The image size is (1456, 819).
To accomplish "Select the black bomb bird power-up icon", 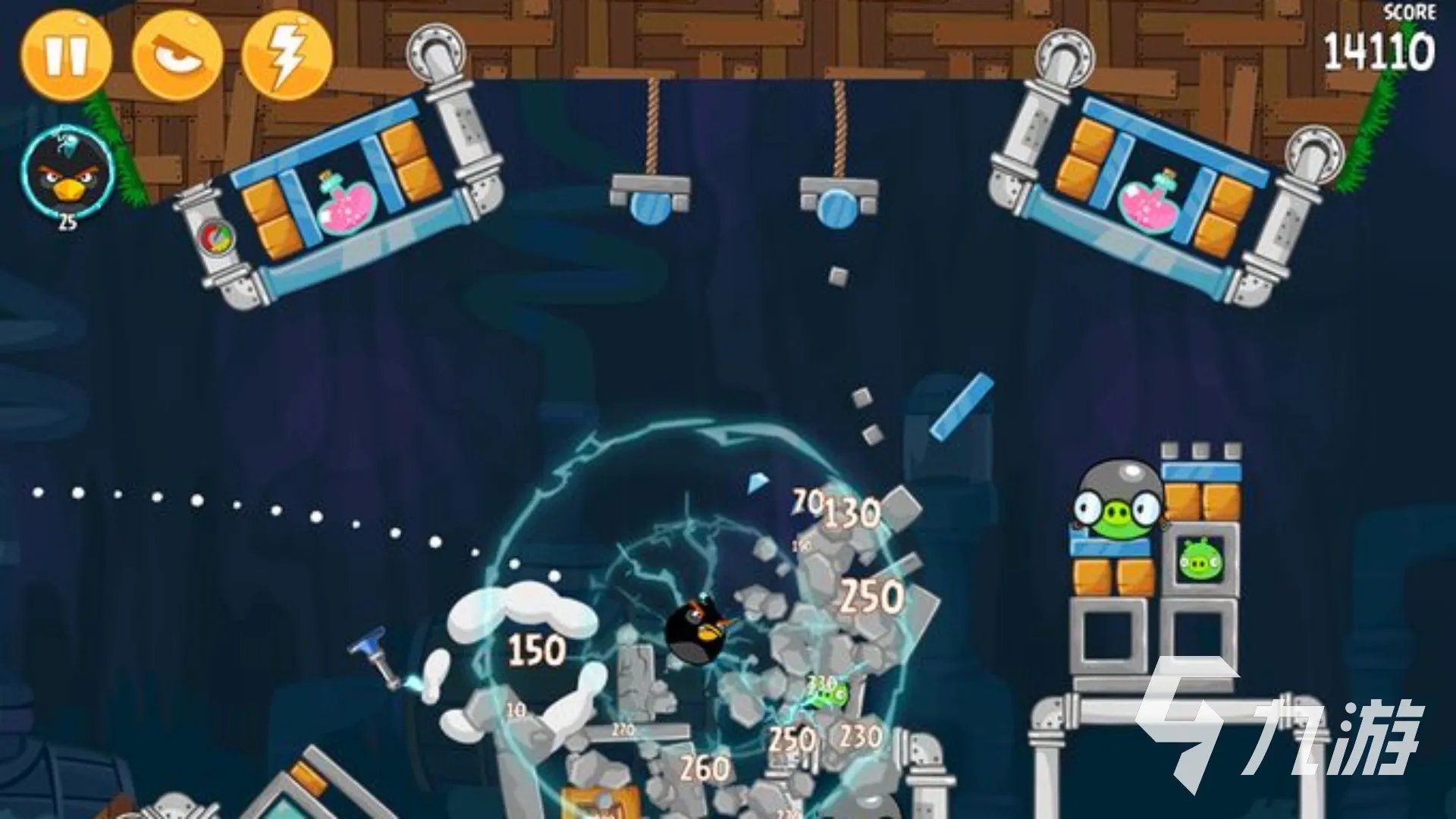I will tap(68, 174).
